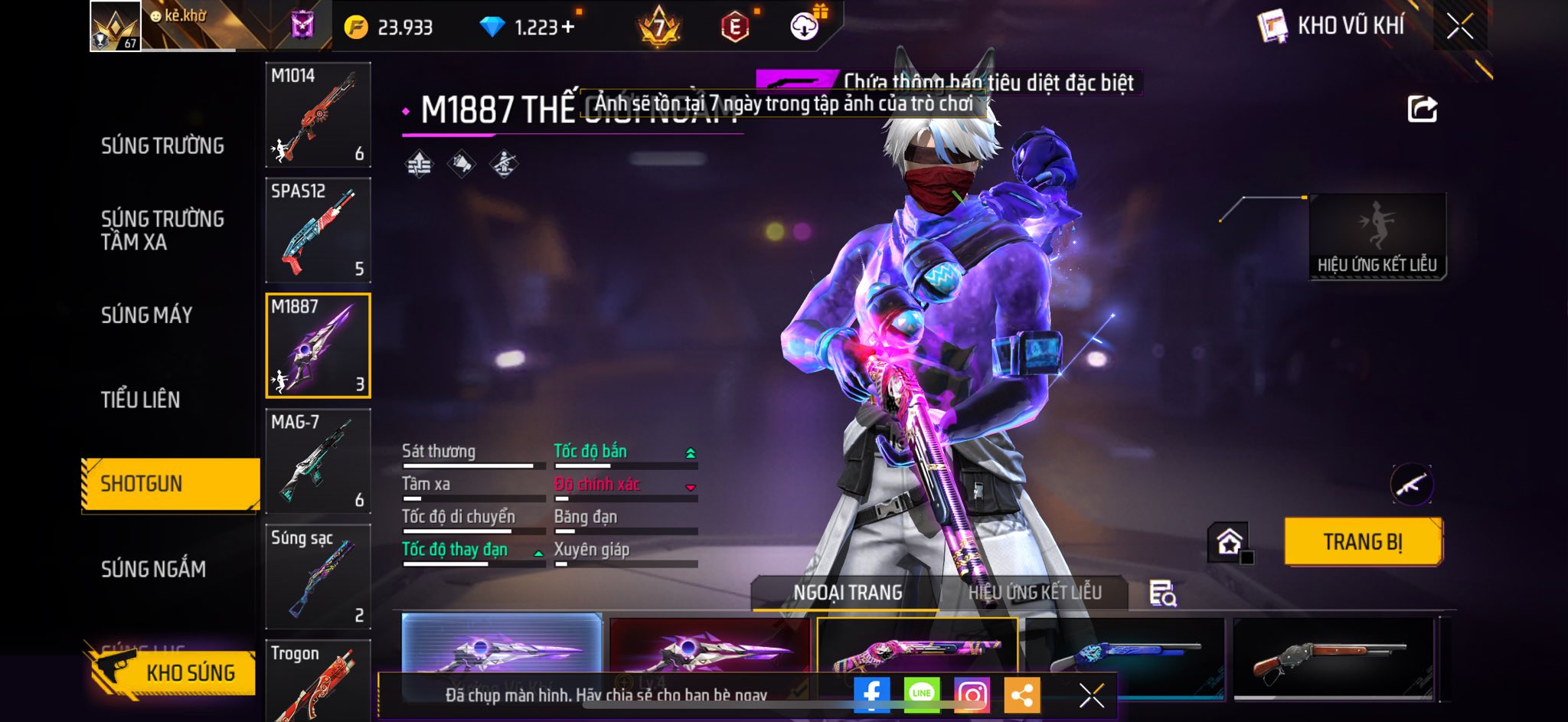Select the Súng sạc weapon slot
This screenshot has width=1568, height=722.
[318, 576]
